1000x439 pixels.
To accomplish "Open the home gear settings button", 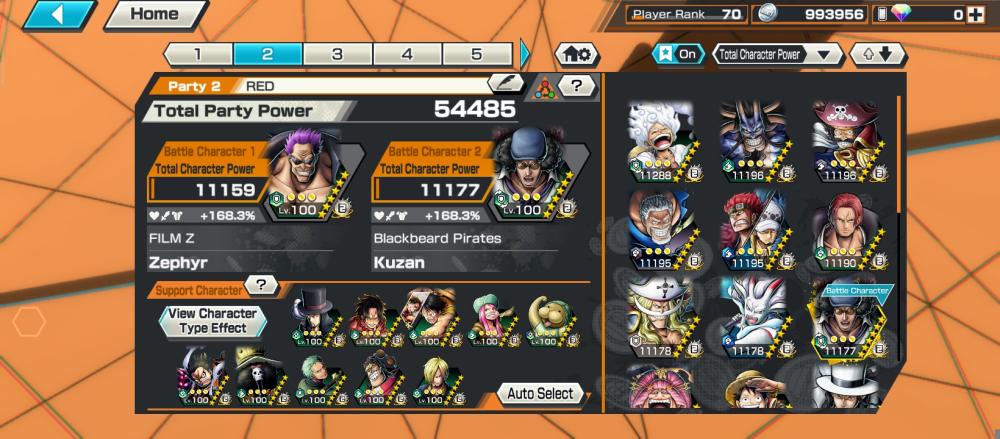I will coord(577,54).
